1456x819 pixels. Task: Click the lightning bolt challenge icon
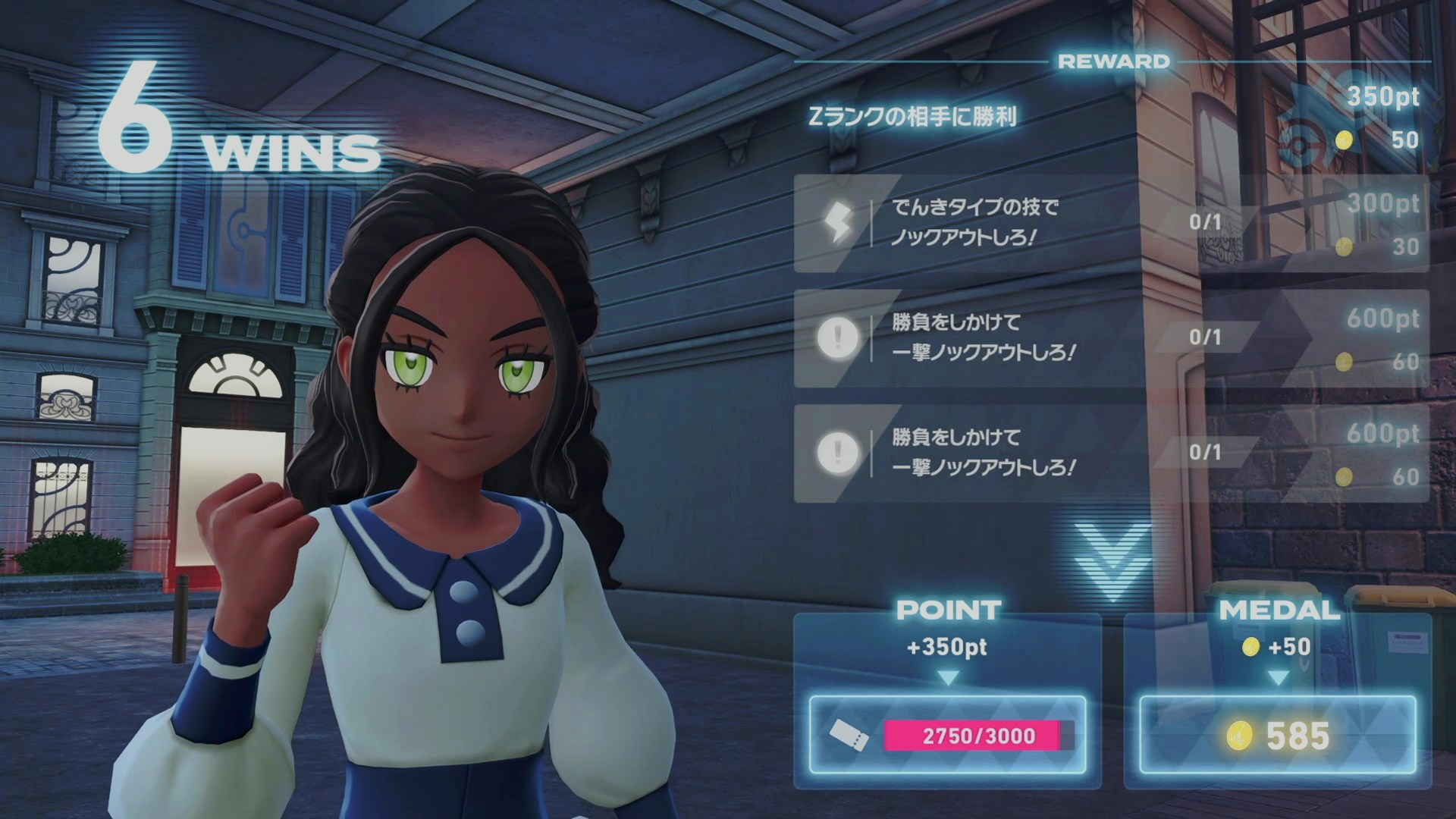[x=839, y=224]
